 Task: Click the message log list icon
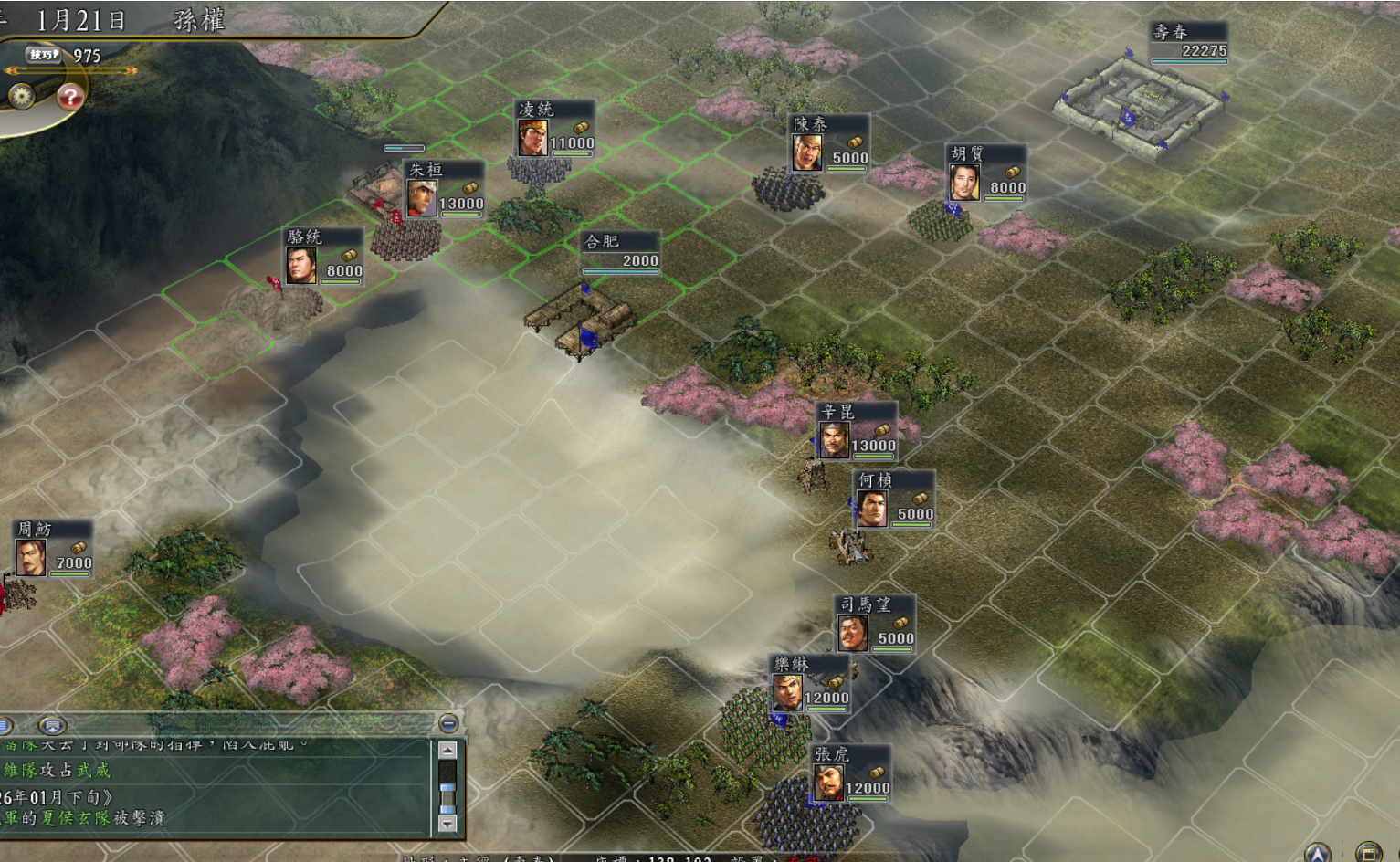pos(4,723)
